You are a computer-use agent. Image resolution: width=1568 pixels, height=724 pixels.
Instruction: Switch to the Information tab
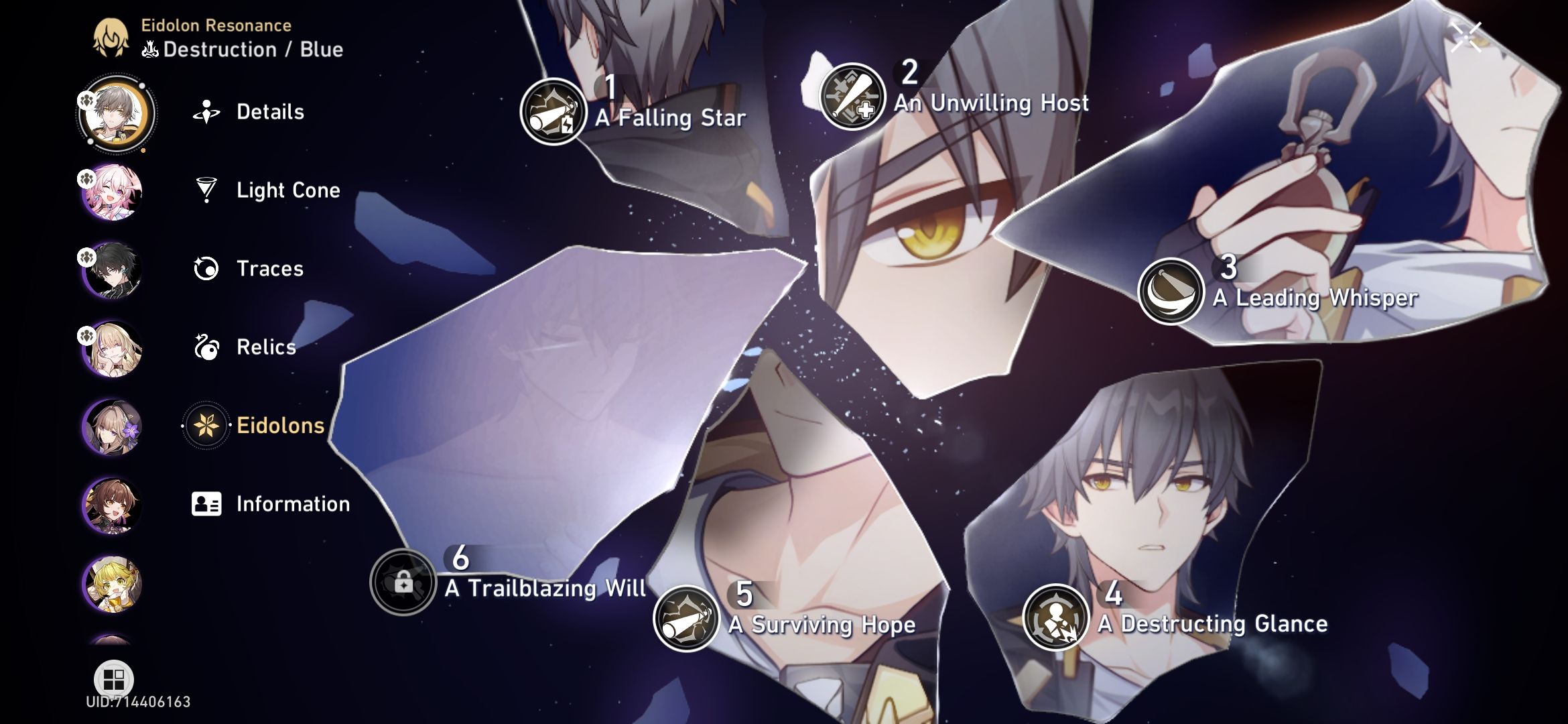pos(292,503)
